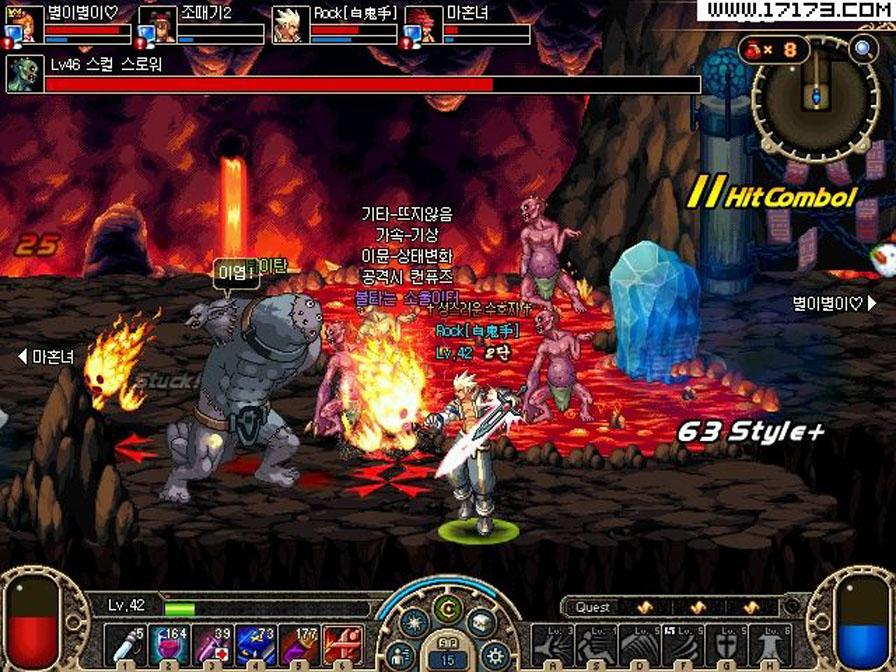896x672 pixels.
Task: Activate the upward arrow skill on H
Action: point(770,645)
